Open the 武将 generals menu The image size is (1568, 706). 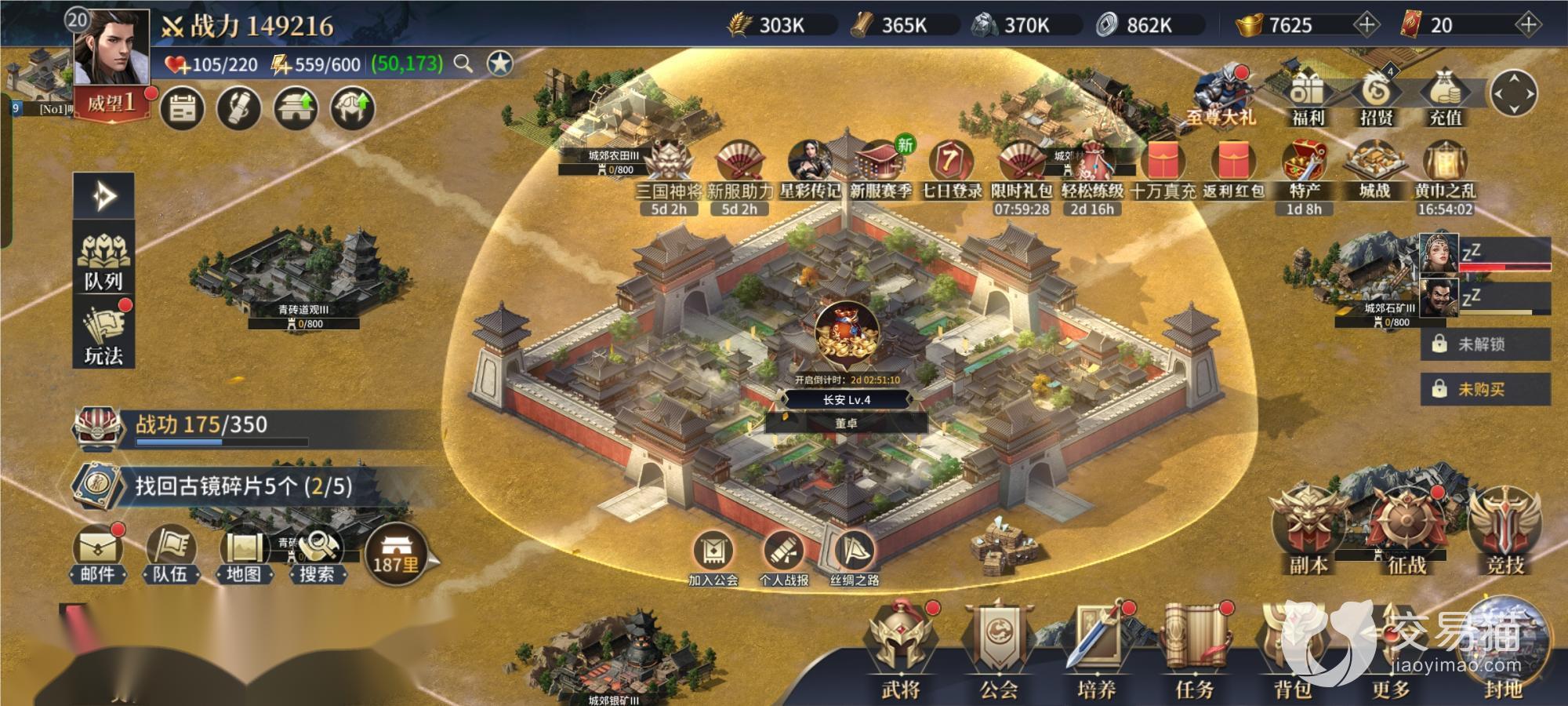[x=900, y=651]
